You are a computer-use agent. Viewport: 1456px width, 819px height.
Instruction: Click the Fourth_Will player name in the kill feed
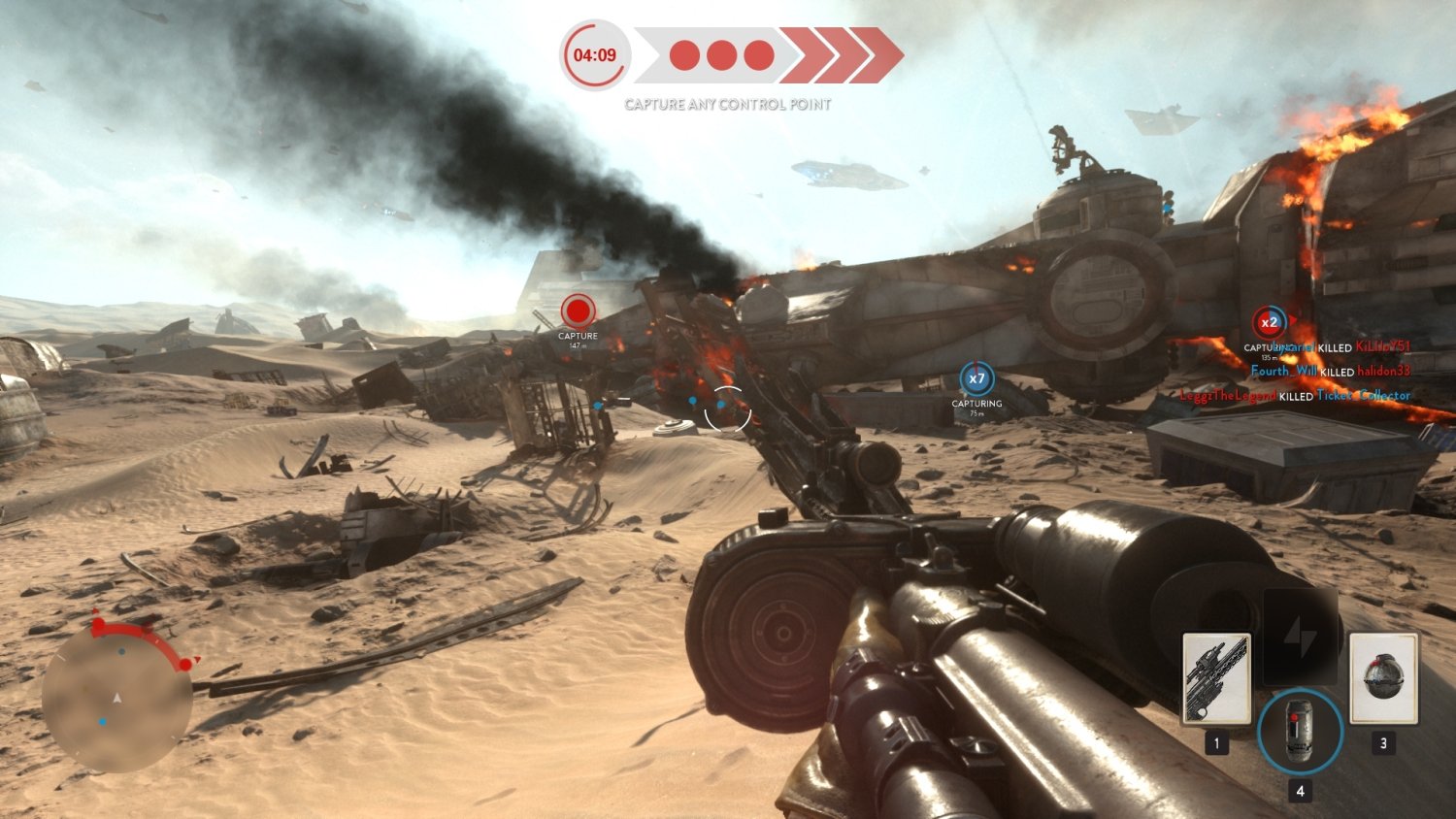pyautogui.click(x=1283, y=371)
